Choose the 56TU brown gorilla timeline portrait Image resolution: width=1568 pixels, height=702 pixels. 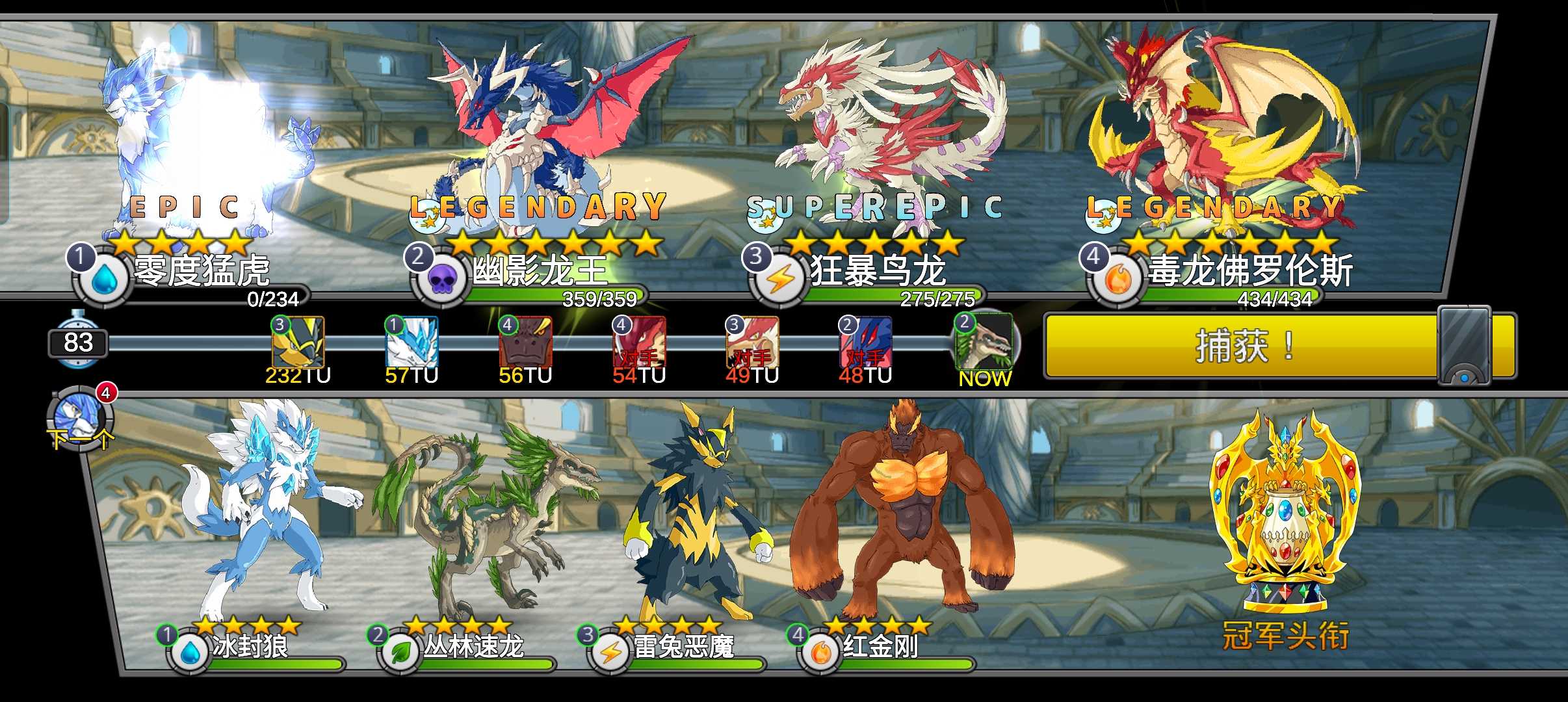click(x=525, y=343)
